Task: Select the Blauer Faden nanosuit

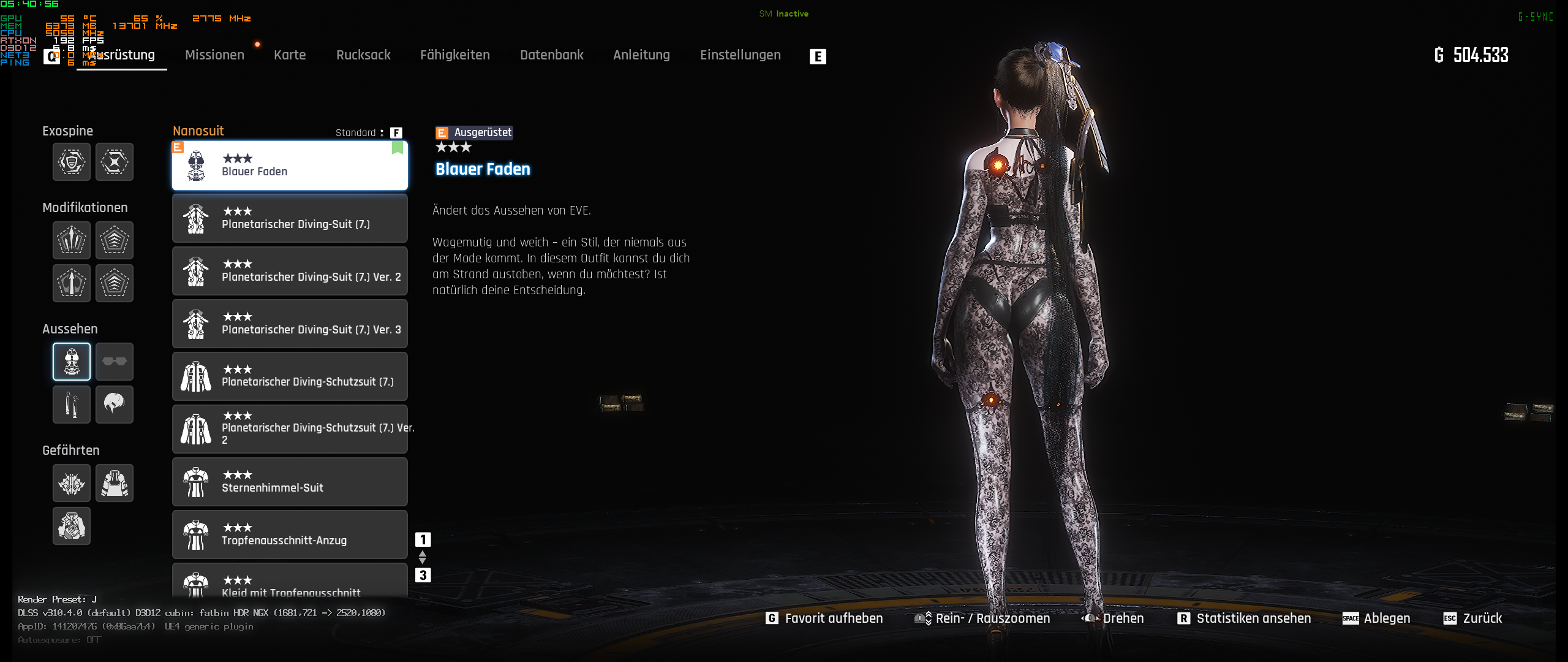Action: point(290,165)
